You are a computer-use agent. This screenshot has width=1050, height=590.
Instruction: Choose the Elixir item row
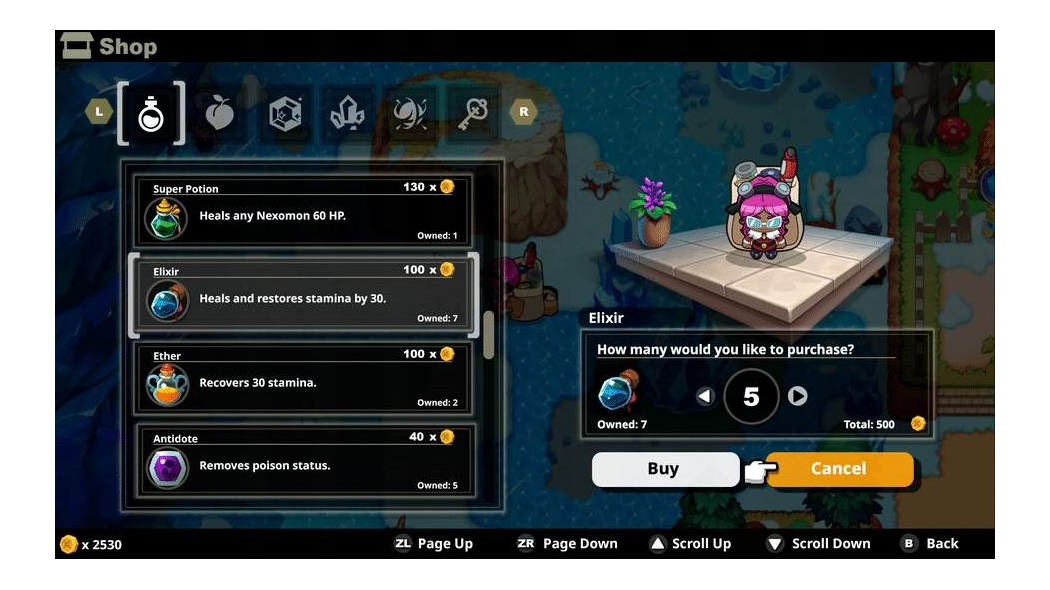304,295
